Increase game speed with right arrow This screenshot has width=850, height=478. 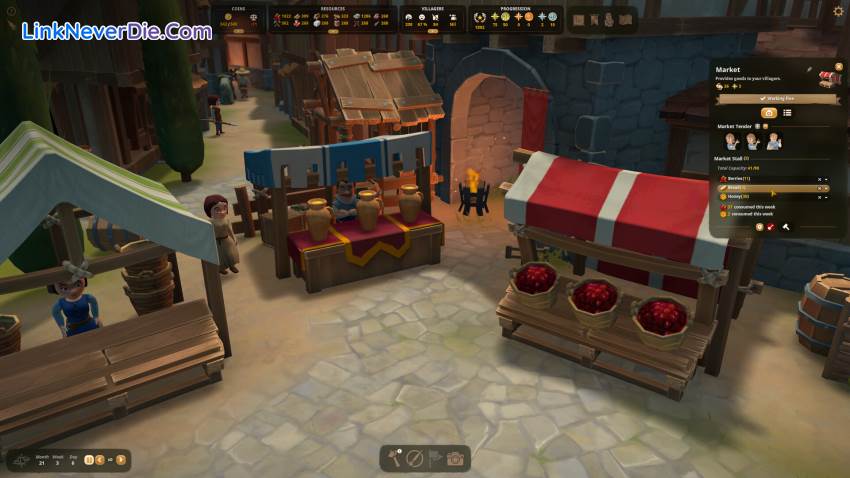coord(121,460)
